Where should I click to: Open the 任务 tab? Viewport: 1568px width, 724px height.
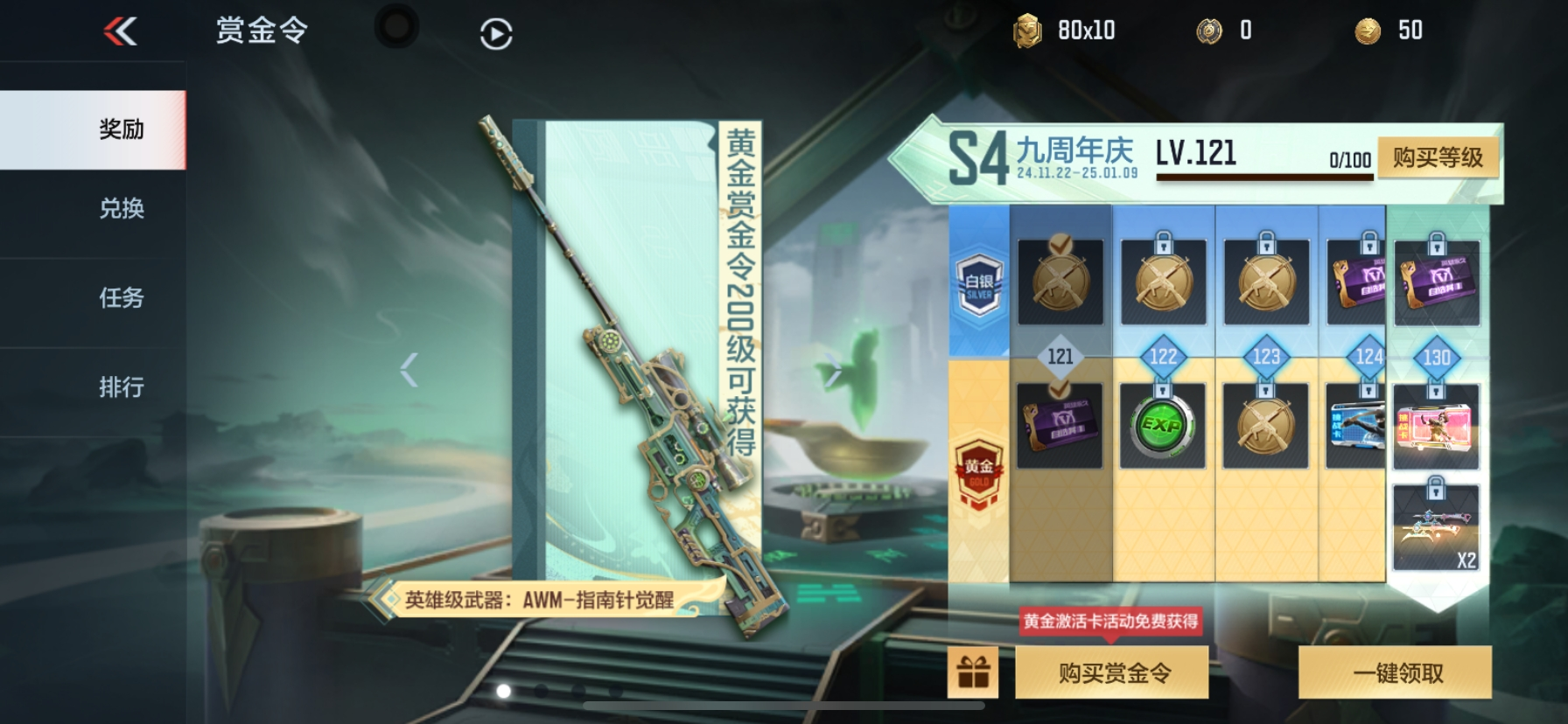coord(122,299)
